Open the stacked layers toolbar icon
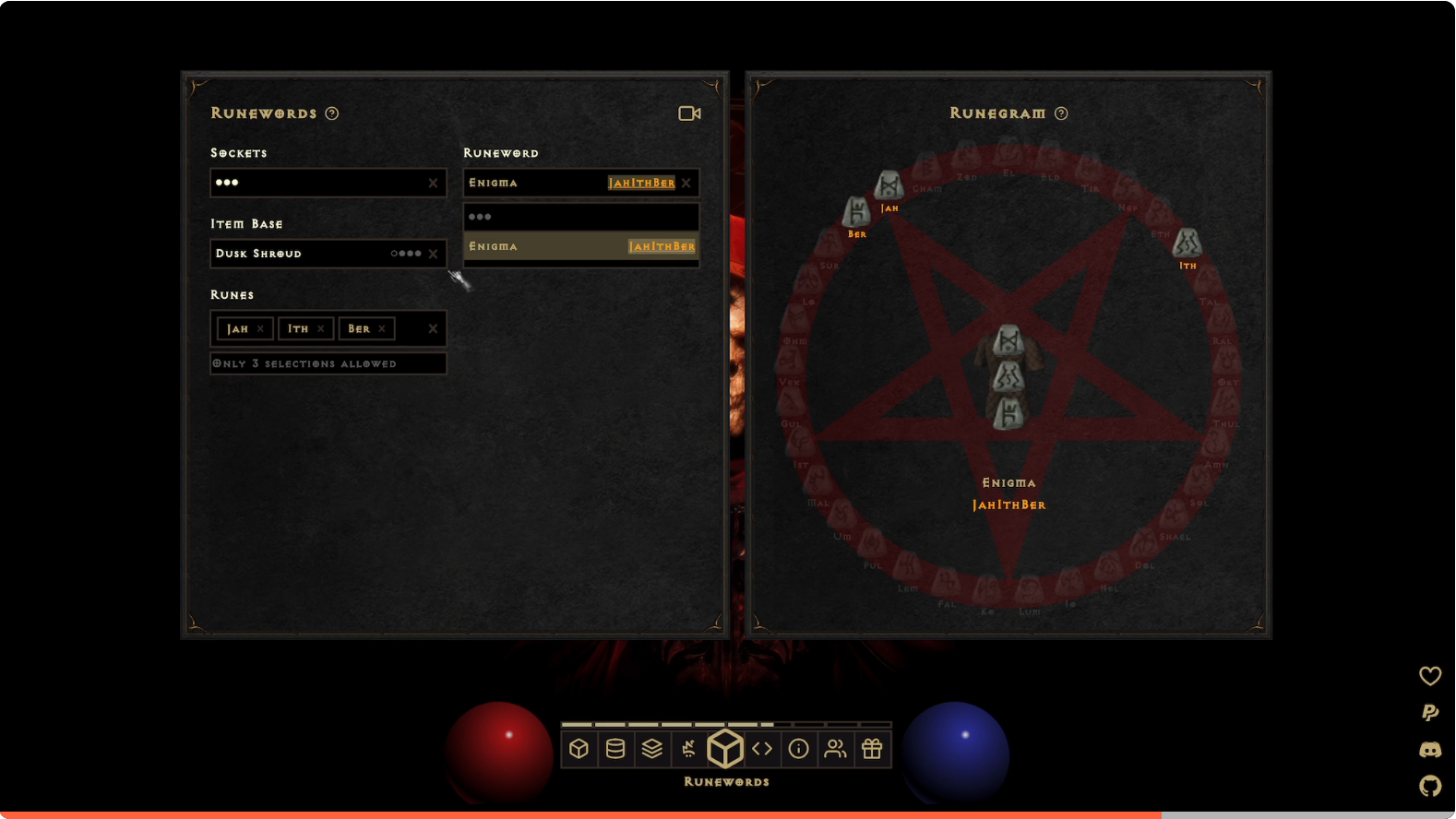Image resolution: width=1456 pixels, height=819 pixels. point(652,749)
